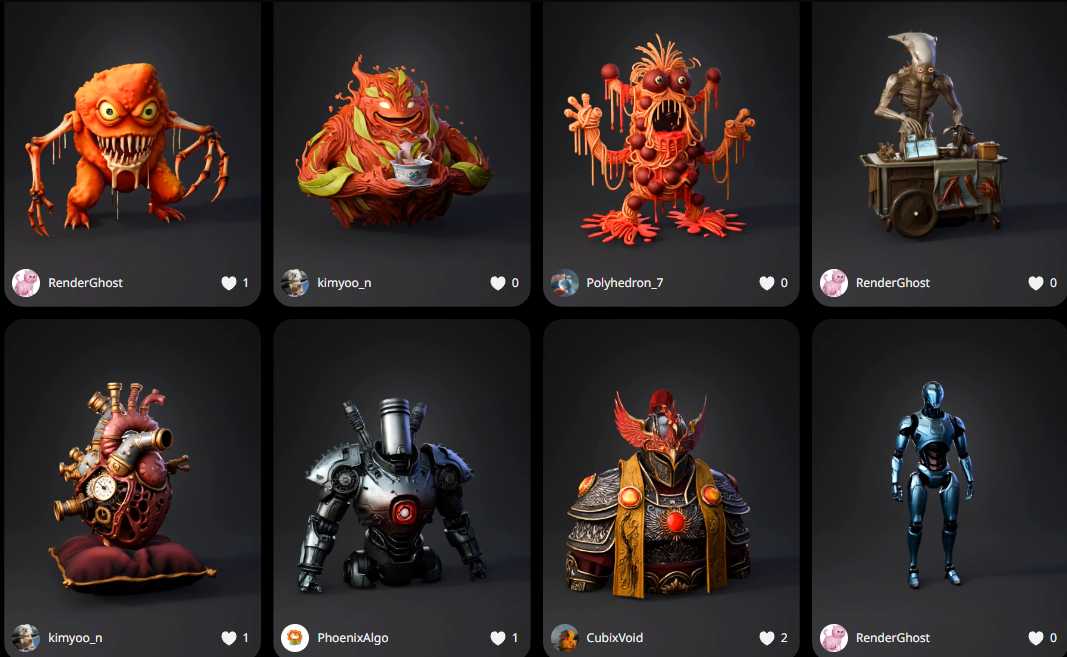Click the heart on the orange fanged monster card
The width and height of the screenshot is (1067, 657).
pyautogui.click(x=229, y=283)
